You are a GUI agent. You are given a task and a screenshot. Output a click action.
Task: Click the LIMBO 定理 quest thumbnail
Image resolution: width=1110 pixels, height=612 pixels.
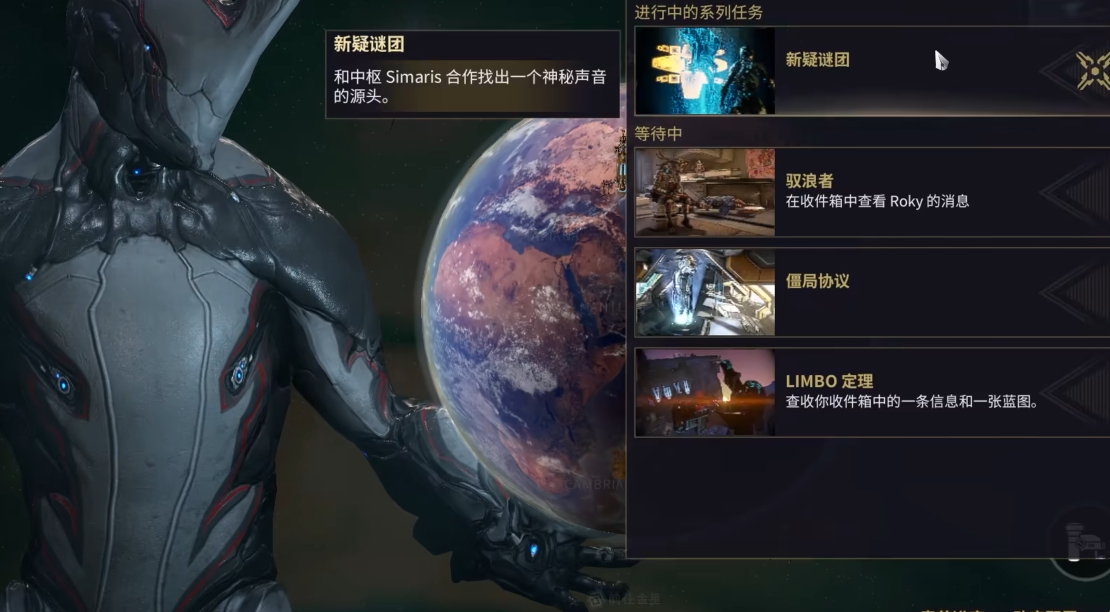click(705, 391)
